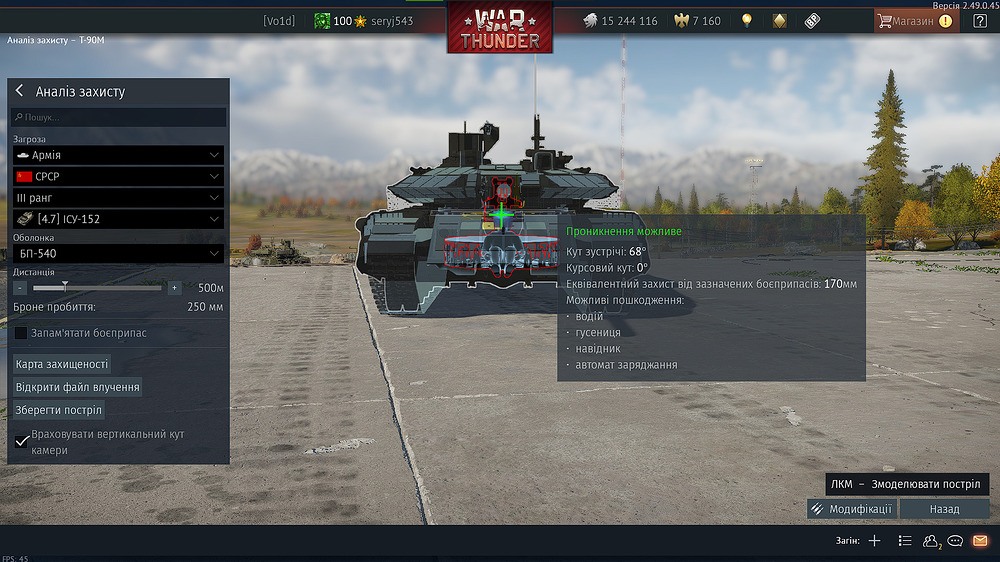Screen dimensions: 1000x562
Task: Open the Модифікації panel
Action: (851, 509)
